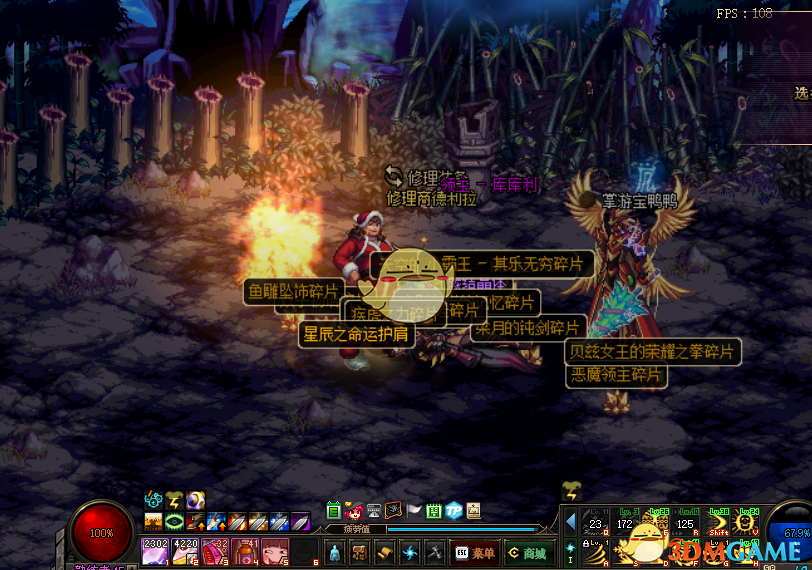The image size is (812, 570).
Task: Open the ESC 菜单 menu button
Action: [x=476, y=552]
